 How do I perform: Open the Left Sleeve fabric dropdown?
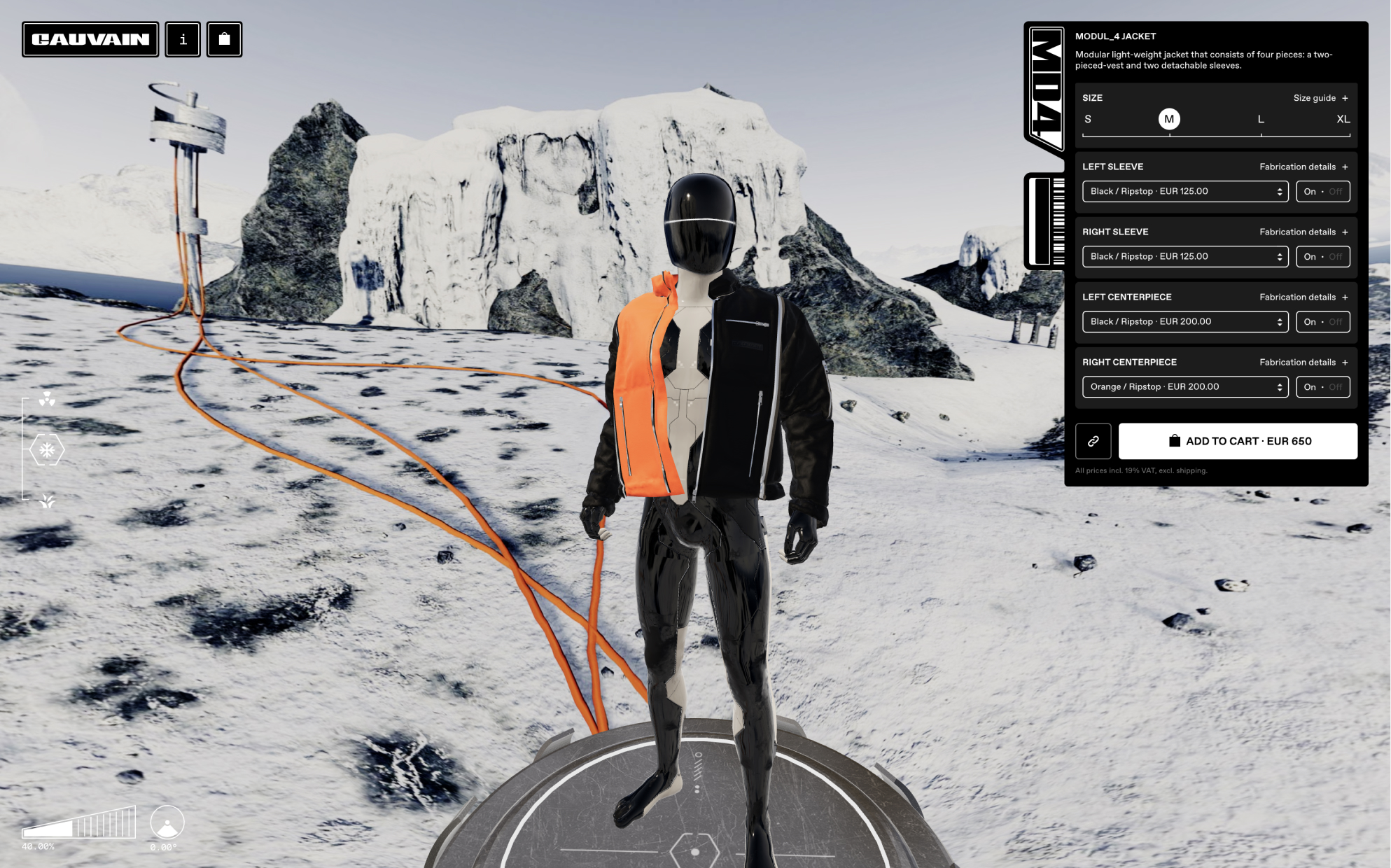pyautogui.click(x=1184, y=191)
